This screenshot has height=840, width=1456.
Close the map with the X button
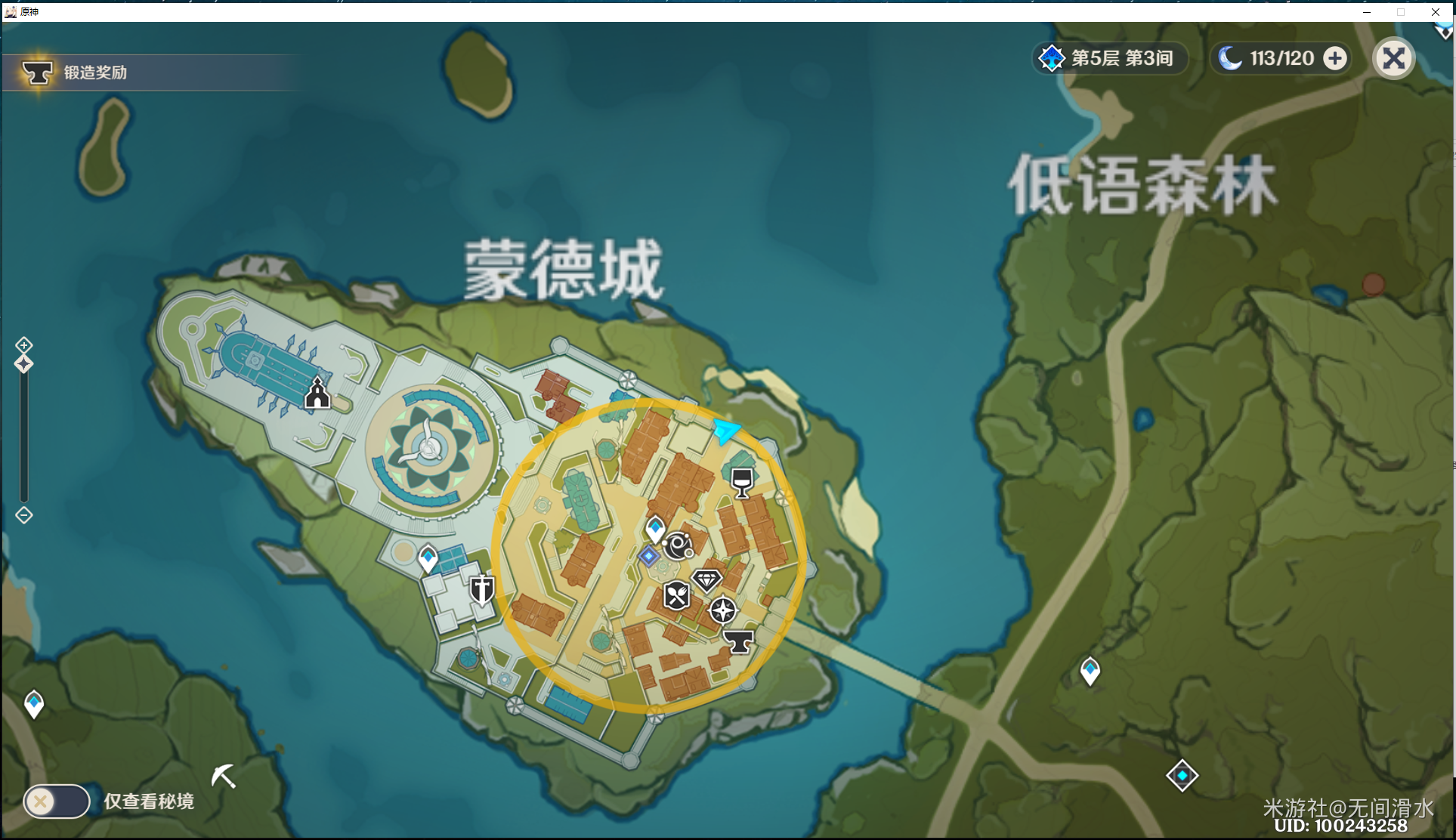(x=1394, y=58)
